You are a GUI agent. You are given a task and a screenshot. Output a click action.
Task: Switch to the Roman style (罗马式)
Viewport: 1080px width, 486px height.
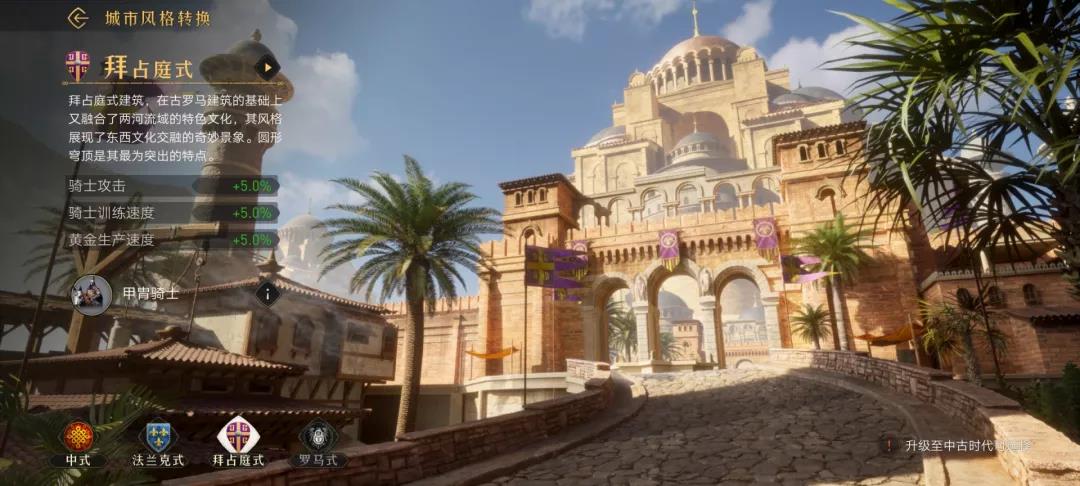click(318, 438)
